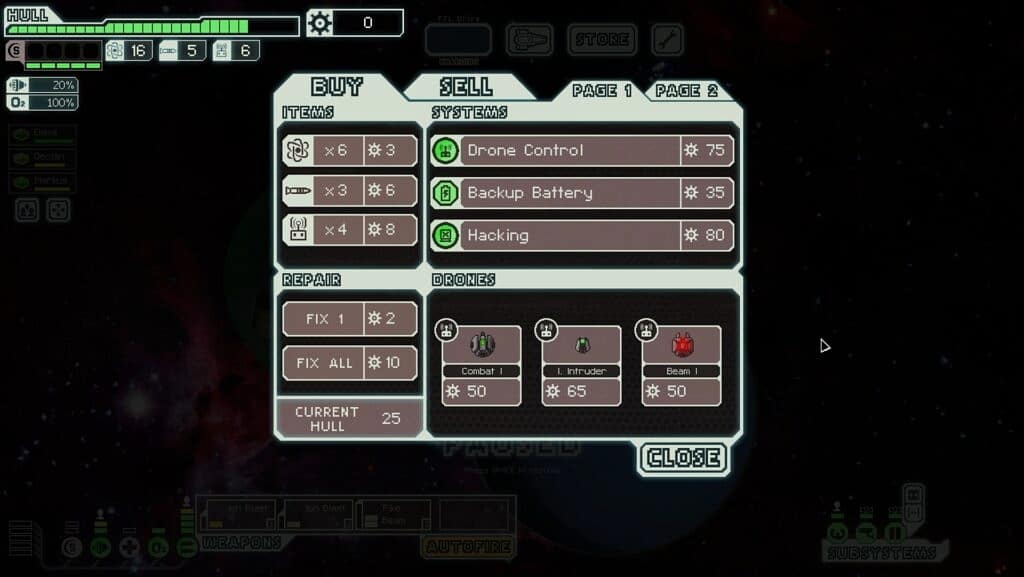Screen dimensions: 1024x577
Task: Click the STORE button in top bar
Action: tap(602, 40)
